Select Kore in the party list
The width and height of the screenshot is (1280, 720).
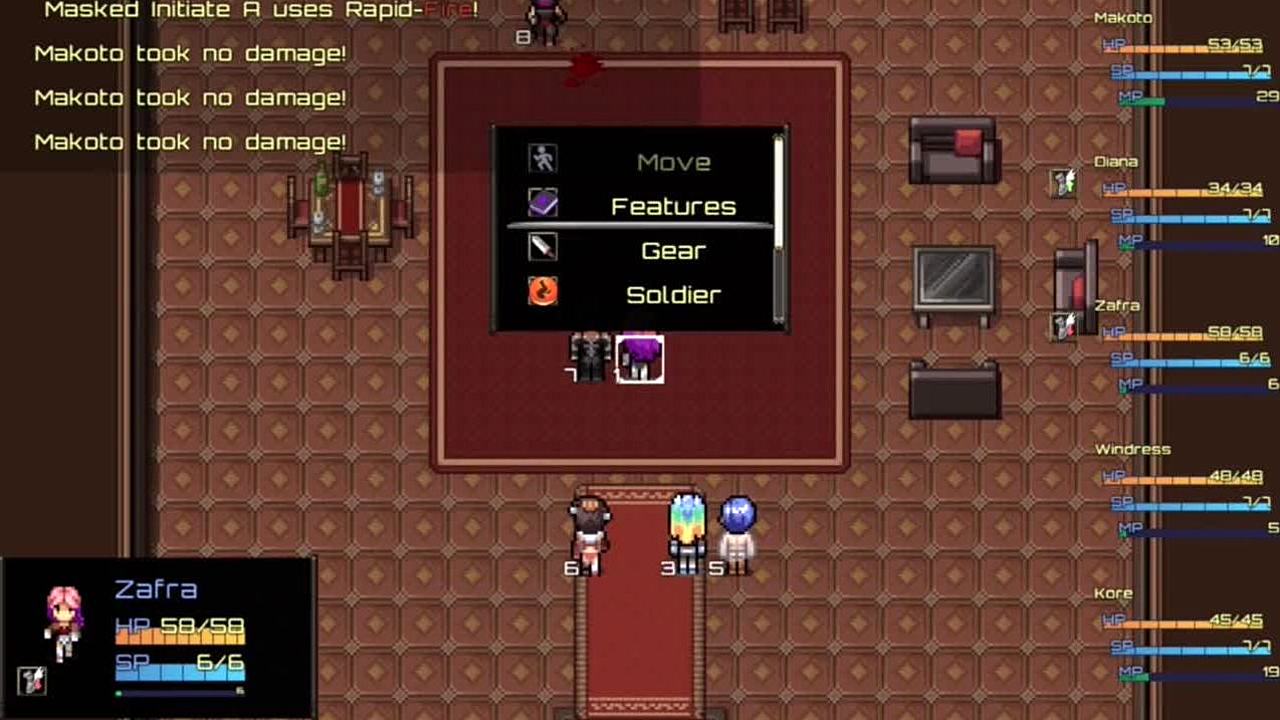1113,594
